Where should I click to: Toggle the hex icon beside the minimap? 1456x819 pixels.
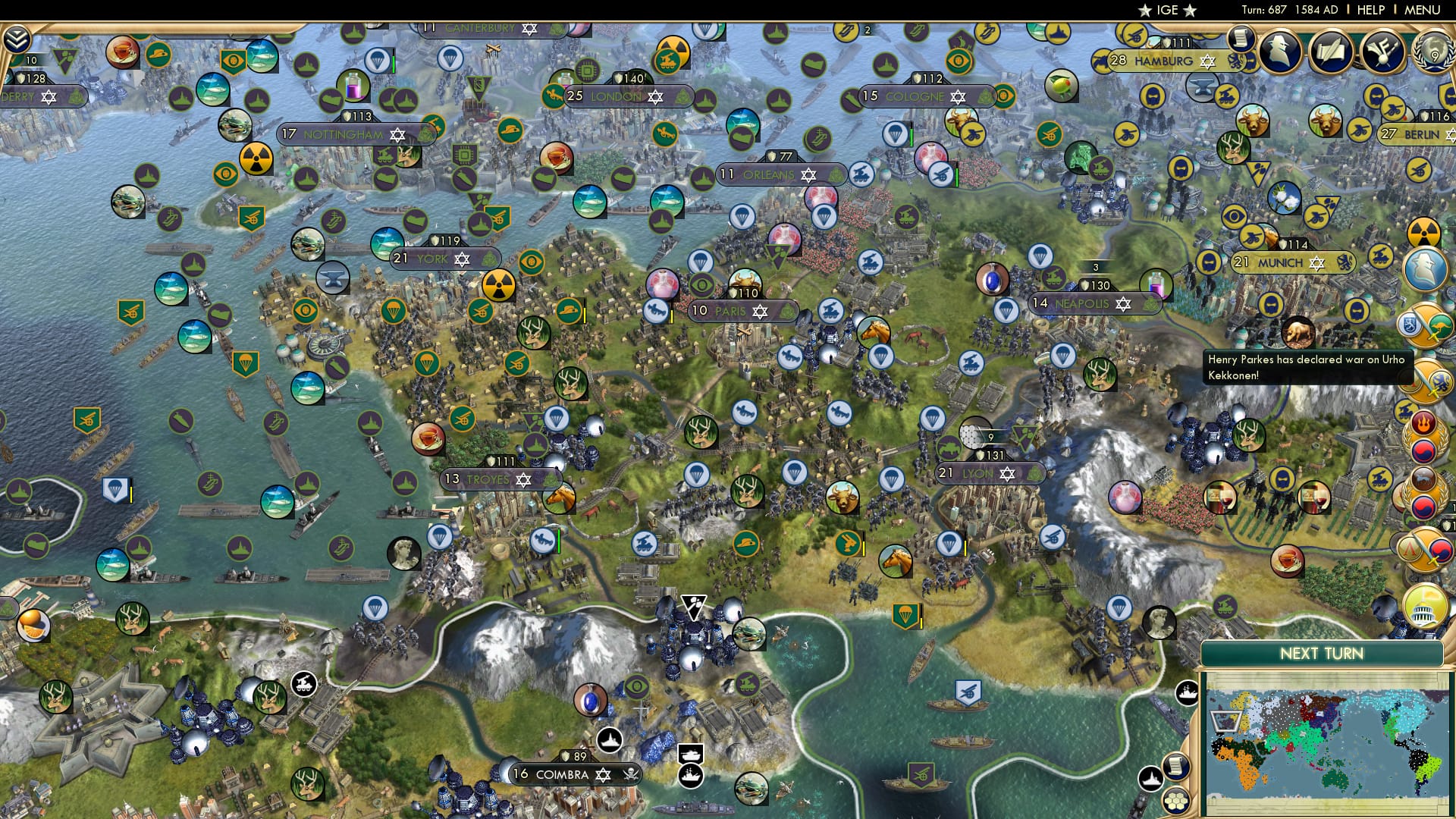pos(1176,802)
